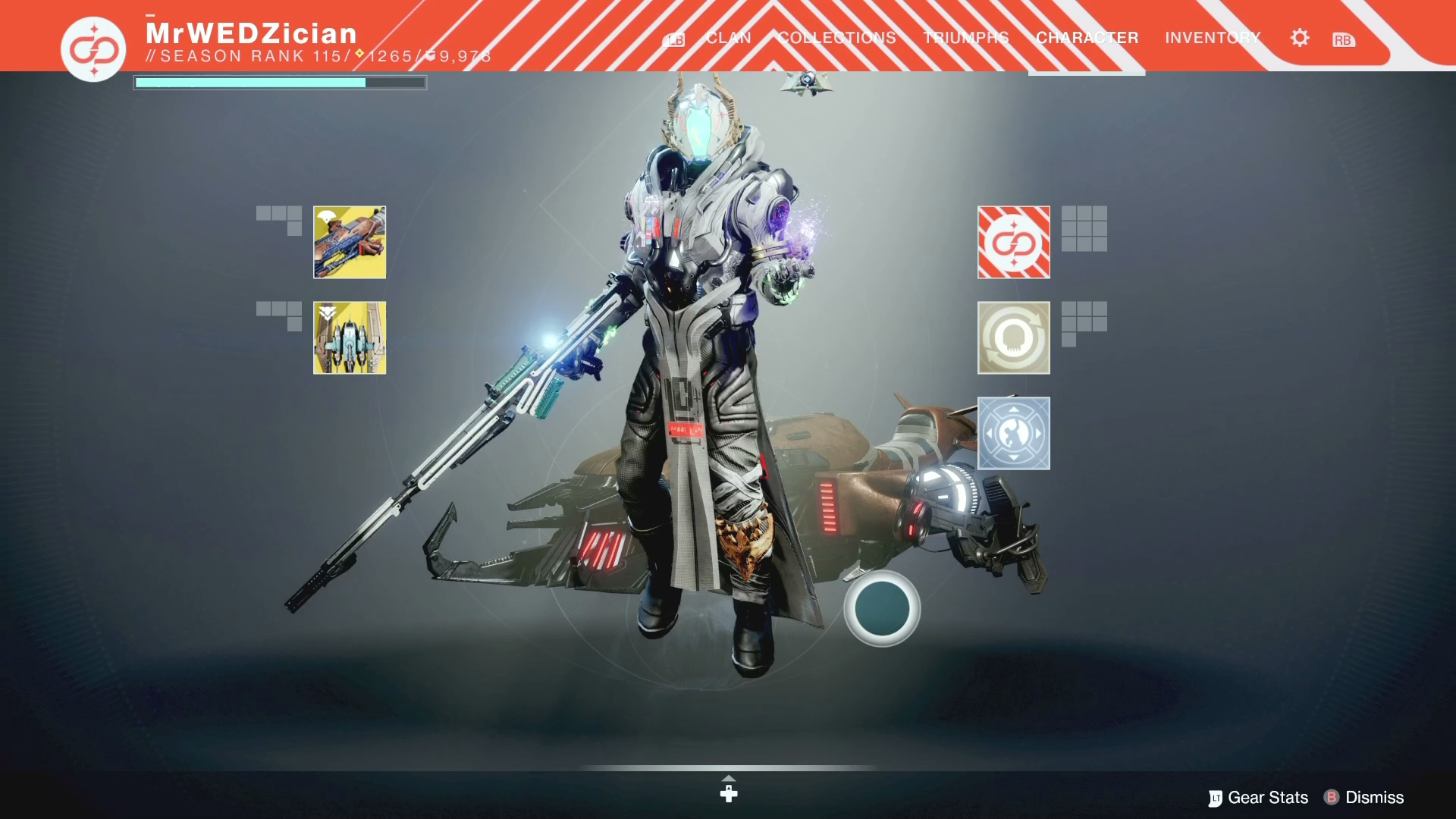Dismiss the character screen

(x=1364, y=798)
